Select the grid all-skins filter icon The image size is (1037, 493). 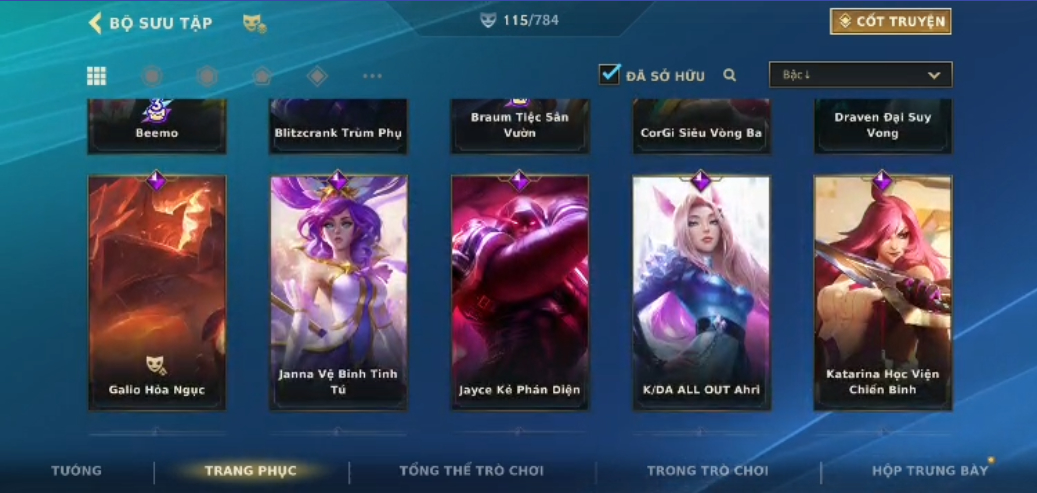tap(97, 76)
